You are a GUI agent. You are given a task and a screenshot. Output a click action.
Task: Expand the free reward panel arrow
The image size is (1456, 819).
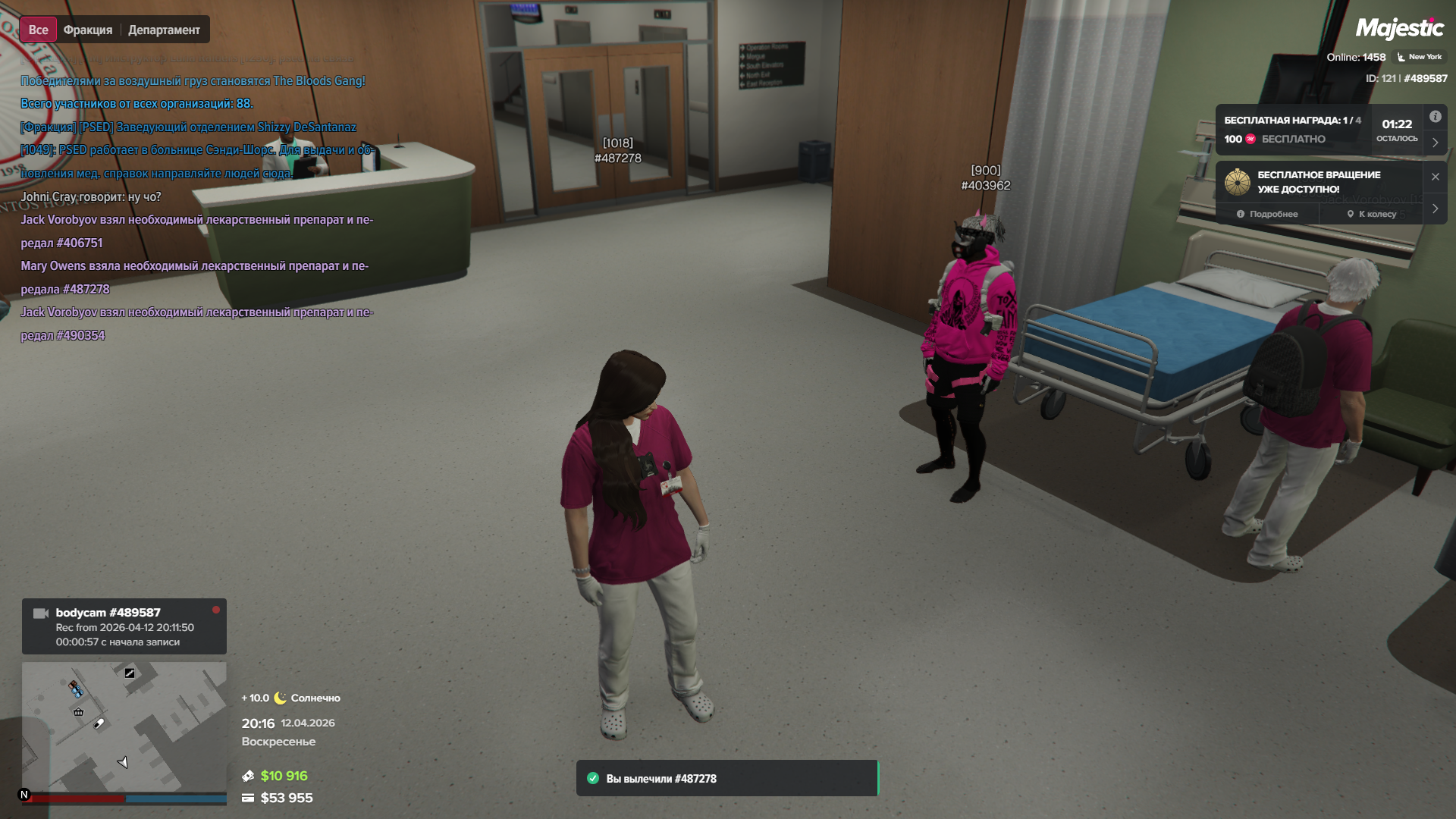pyautogui.click(x=1435, y=143)
